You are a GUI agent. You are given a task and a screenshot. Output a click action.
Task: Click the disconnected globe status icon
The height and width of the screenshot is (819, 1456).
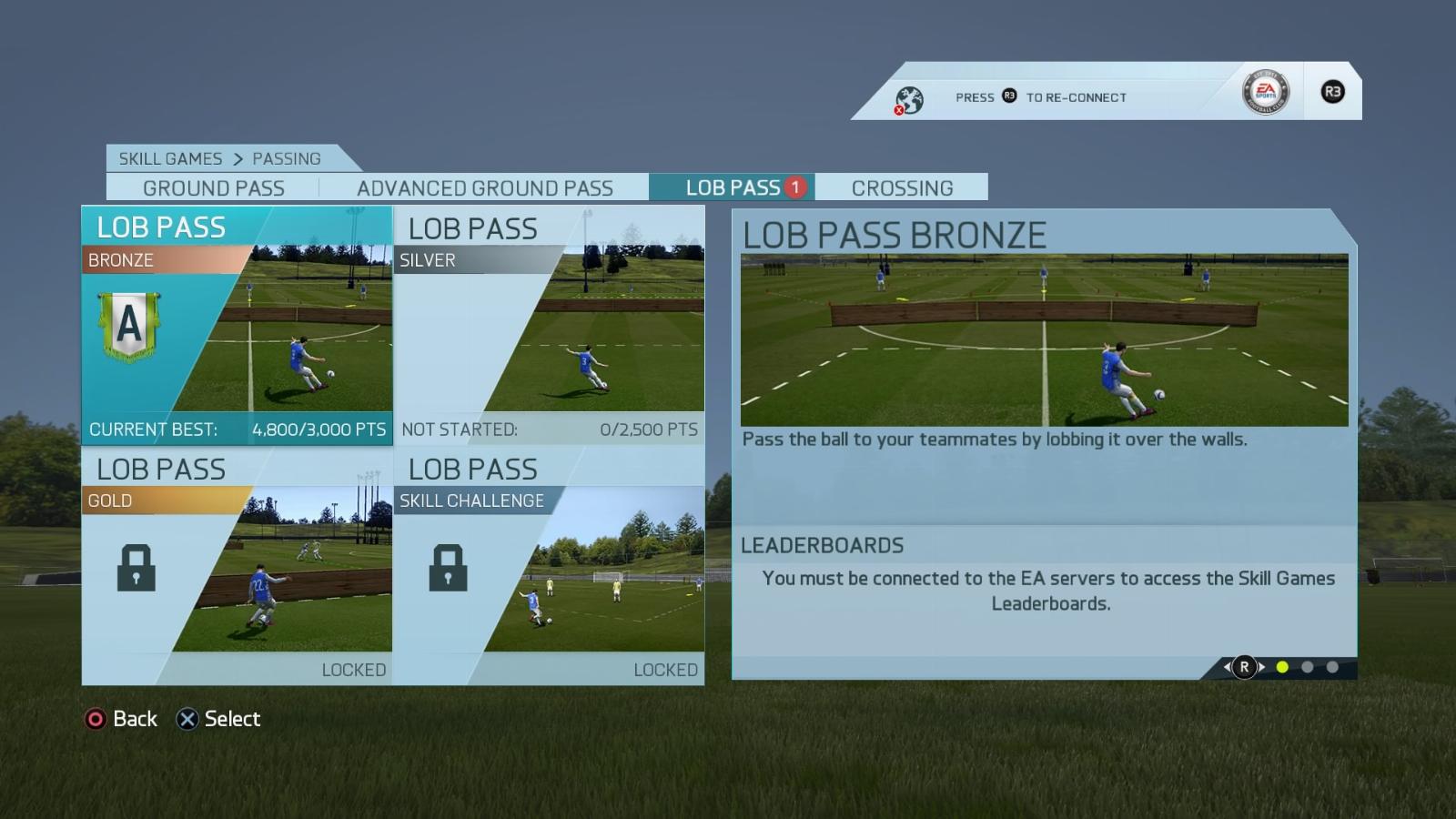(x=908, y=99)
